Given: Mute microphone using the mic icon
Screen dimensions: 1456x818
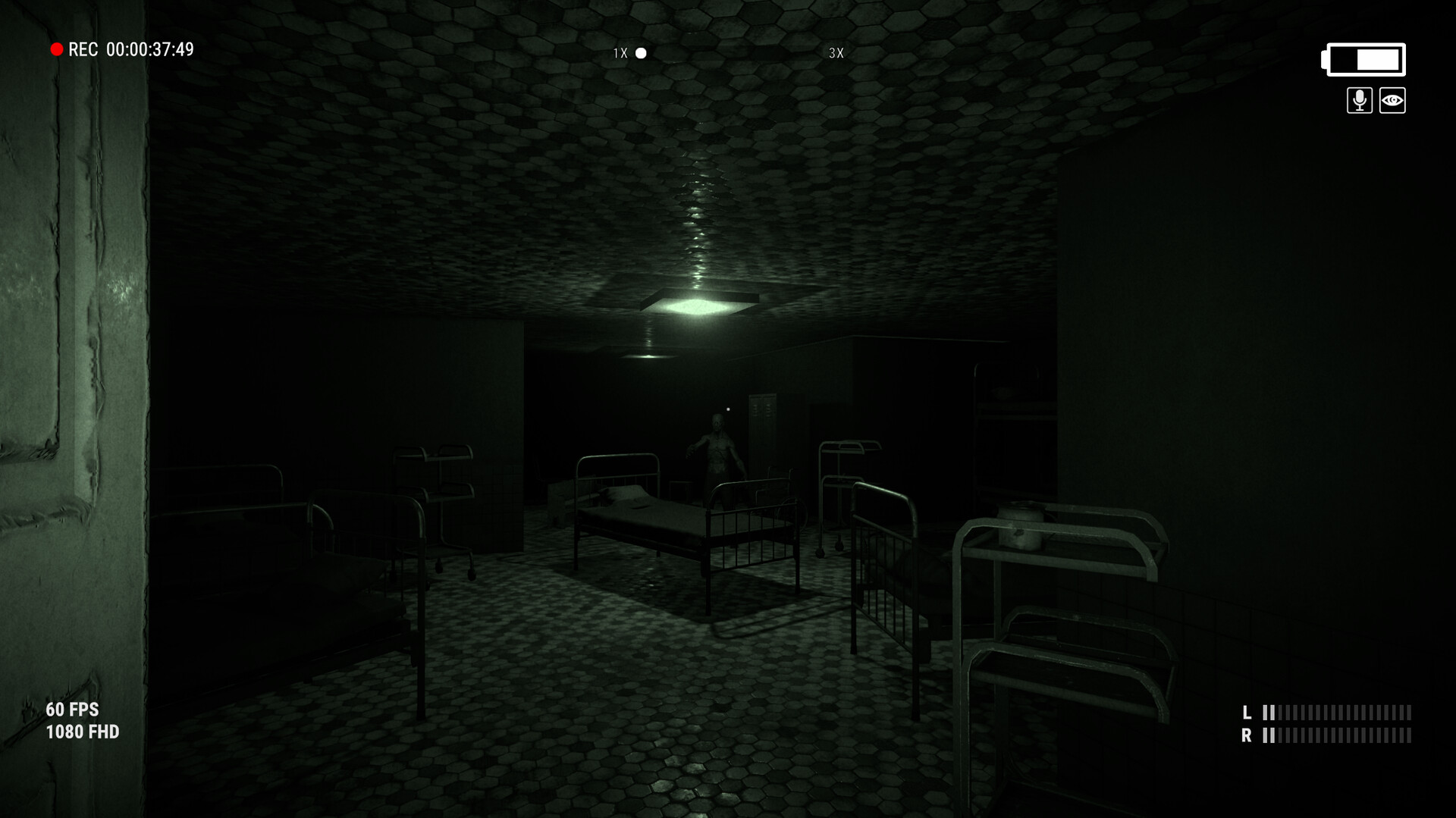Looking at the screenshot, I should [x=1360, y=99].
